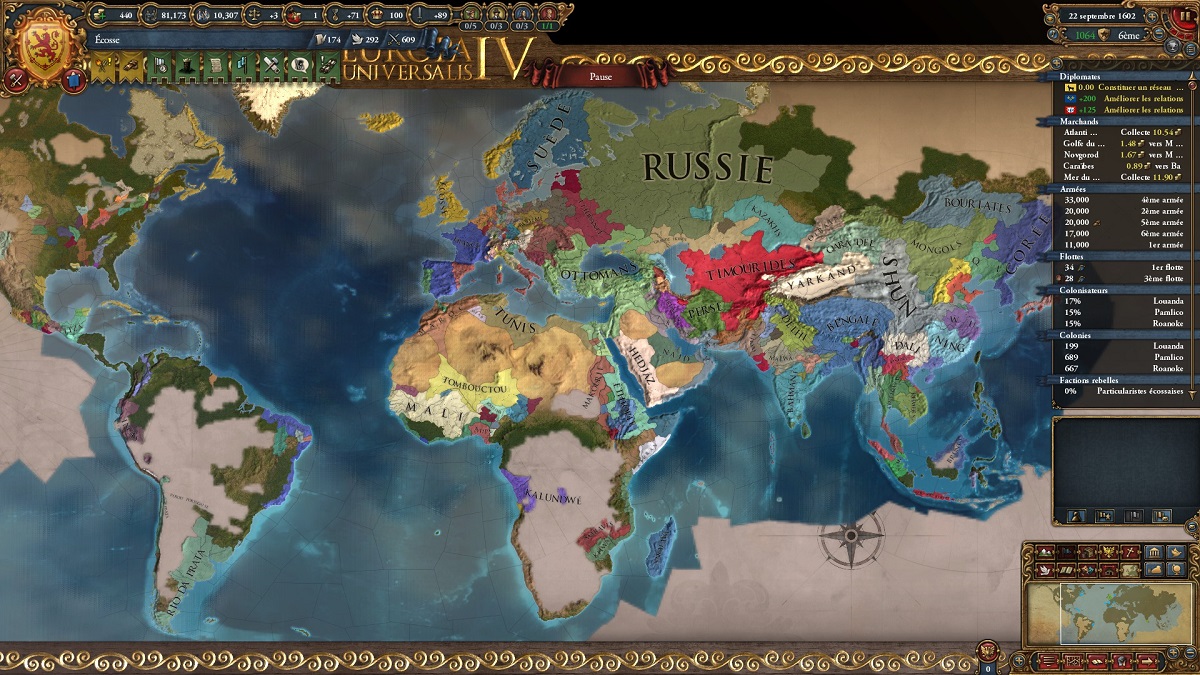Open the Louanda colonist row at 17%
Image resolution: width=1200 pixels, height=675 pixels.
coord(1120,301)
